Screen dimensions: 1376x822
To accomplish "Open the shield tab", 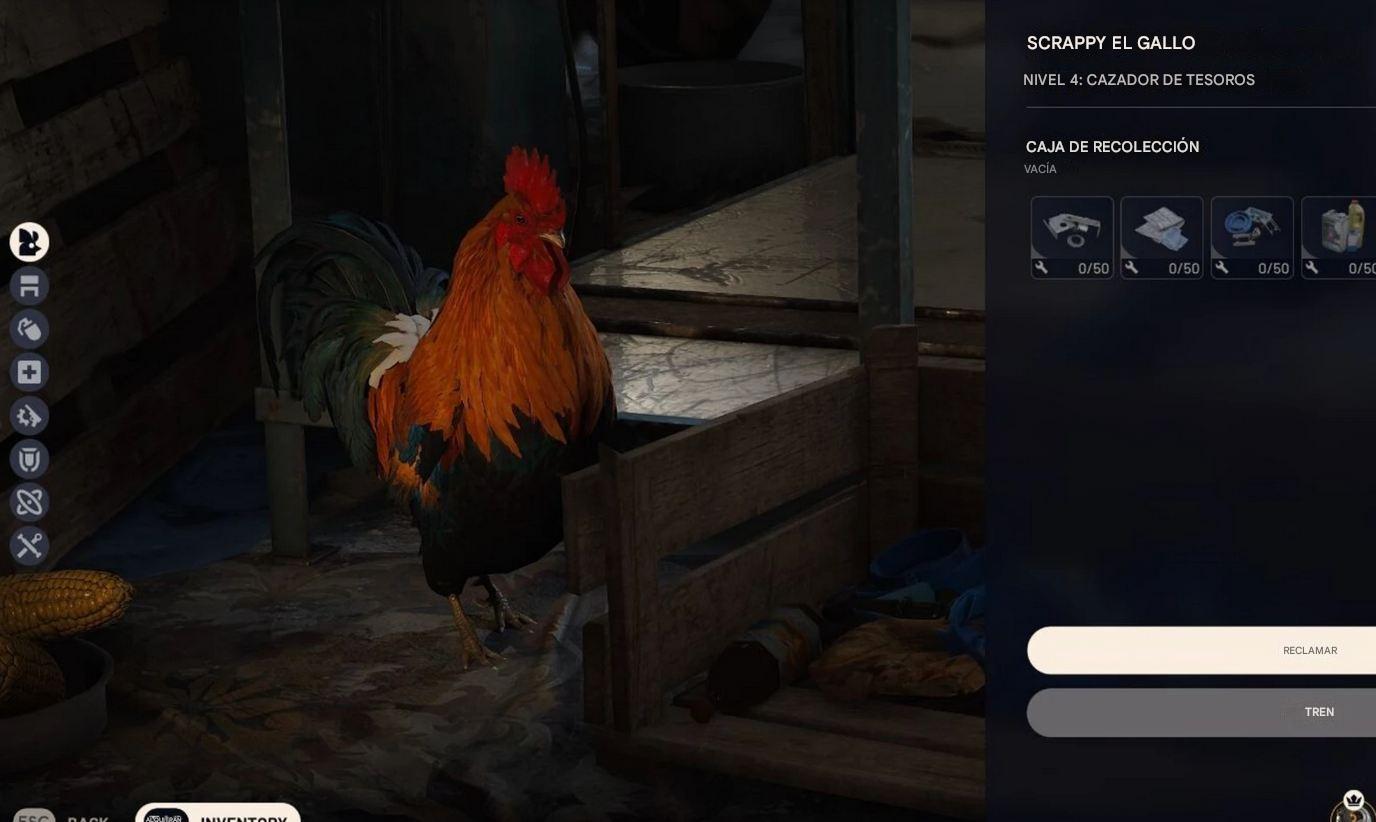I will tap(29, 459).
